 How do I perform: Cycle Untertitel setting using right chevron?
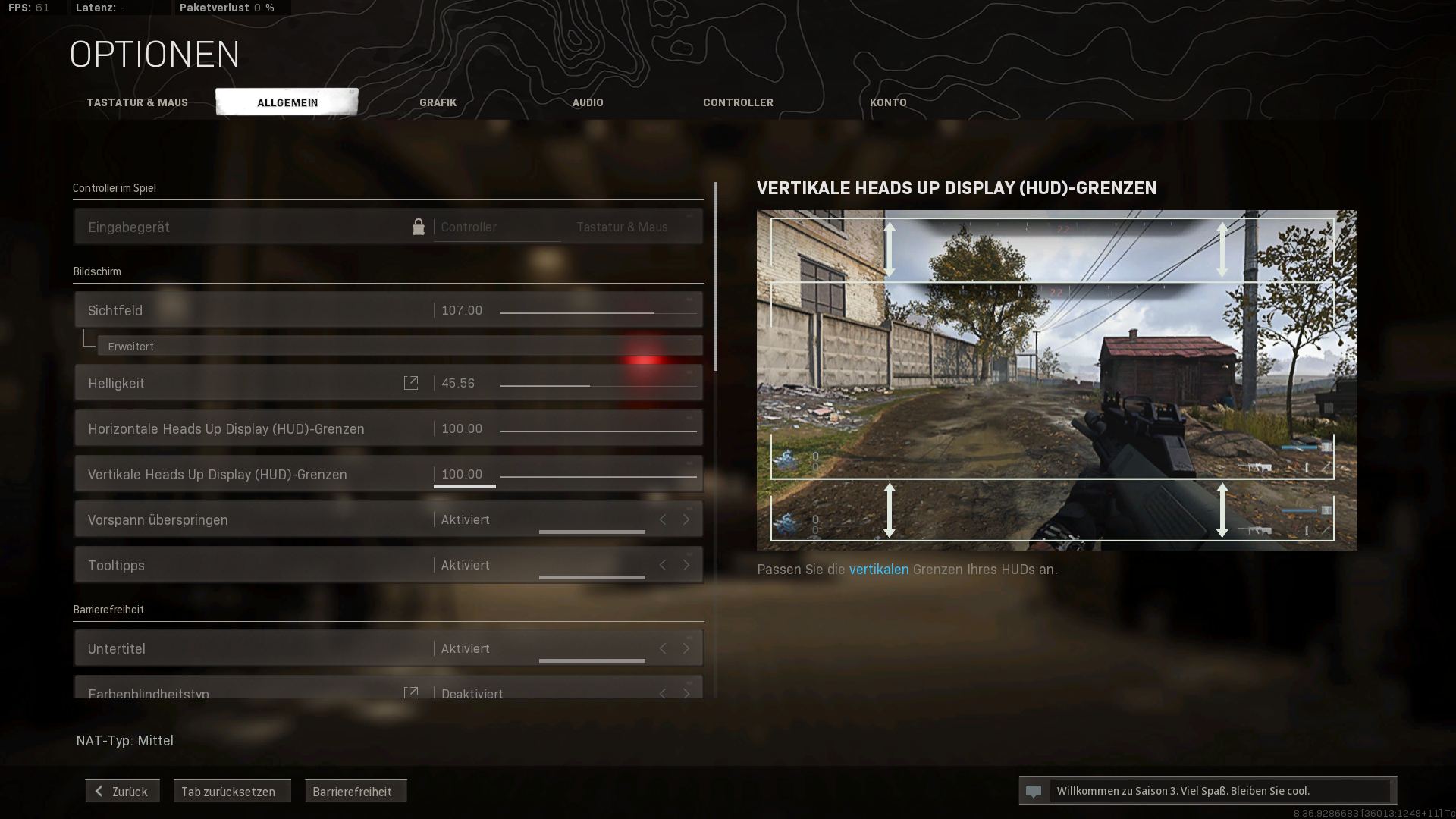686,648
